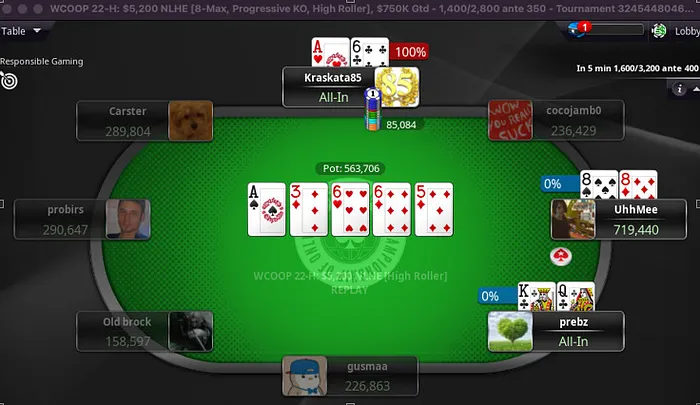Viewport: 700px width, 405px height.
Task: Click prebz's heart-shaped tree avatar
Action: pos(509,331)
